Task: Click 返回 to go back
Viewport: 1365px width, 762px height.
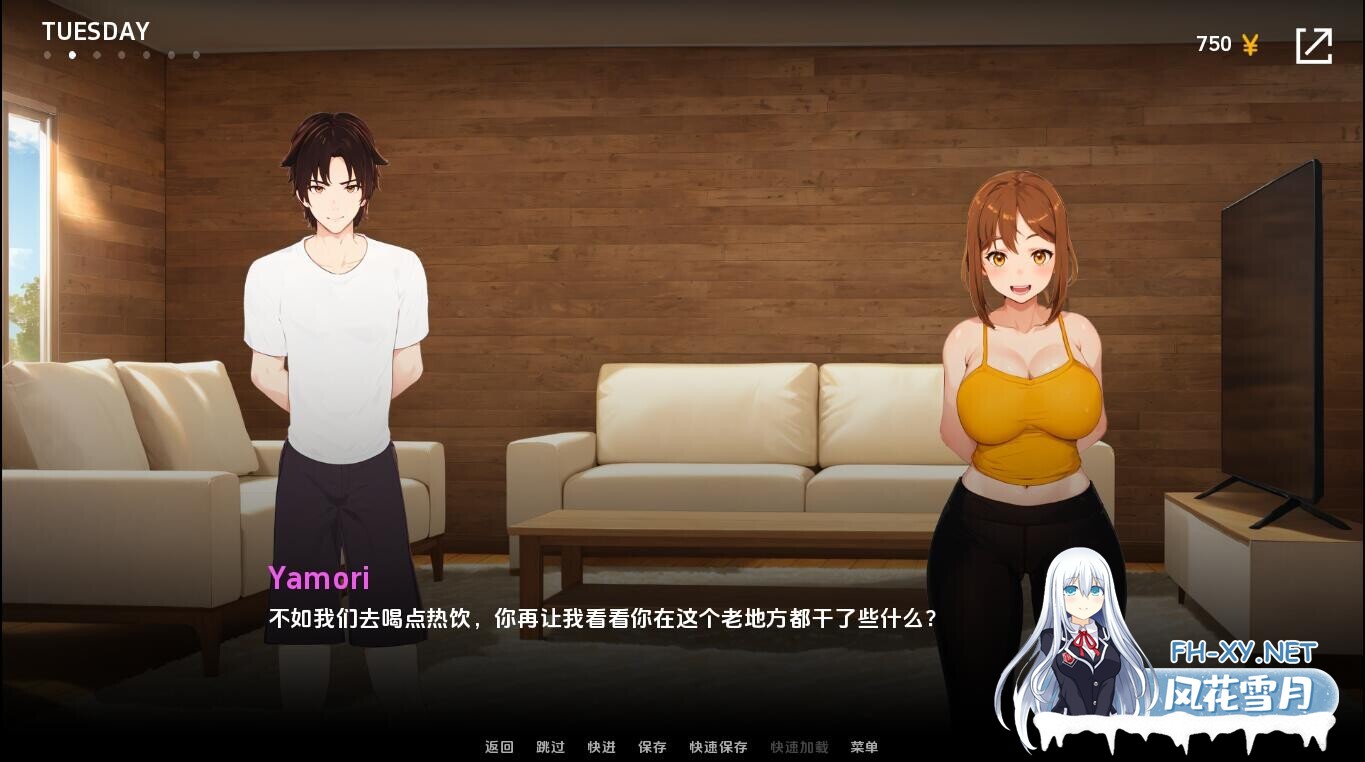Action: (x=499, y=747)
